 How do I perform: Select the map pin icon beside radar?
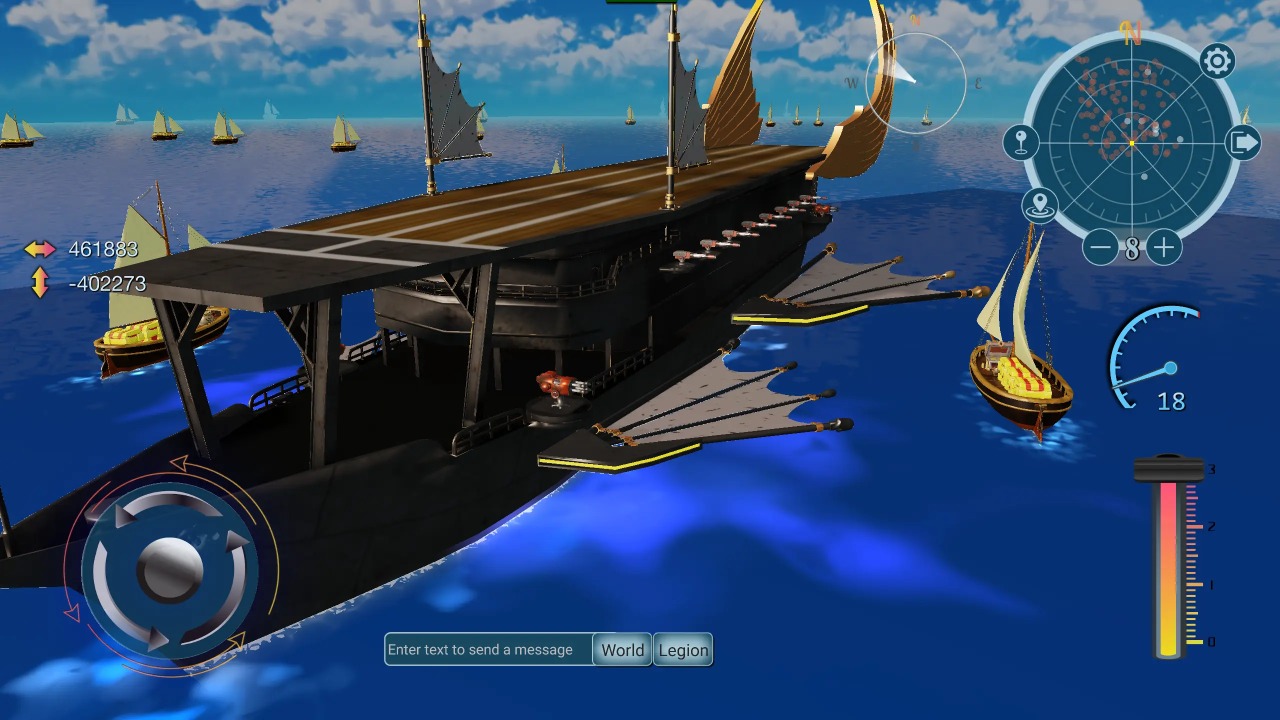[x=1021, y=142]
